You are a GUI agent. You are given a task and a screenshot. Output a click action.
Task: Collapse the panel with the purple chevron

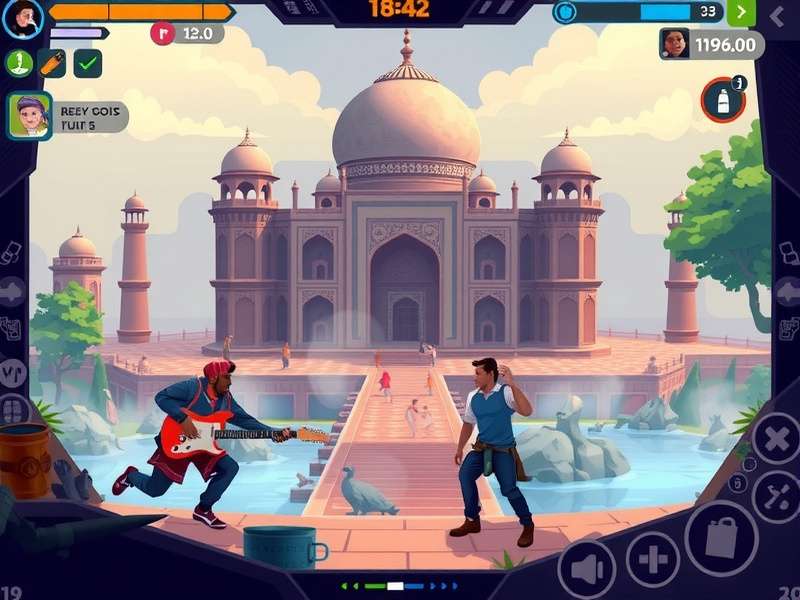click(778, 14)
